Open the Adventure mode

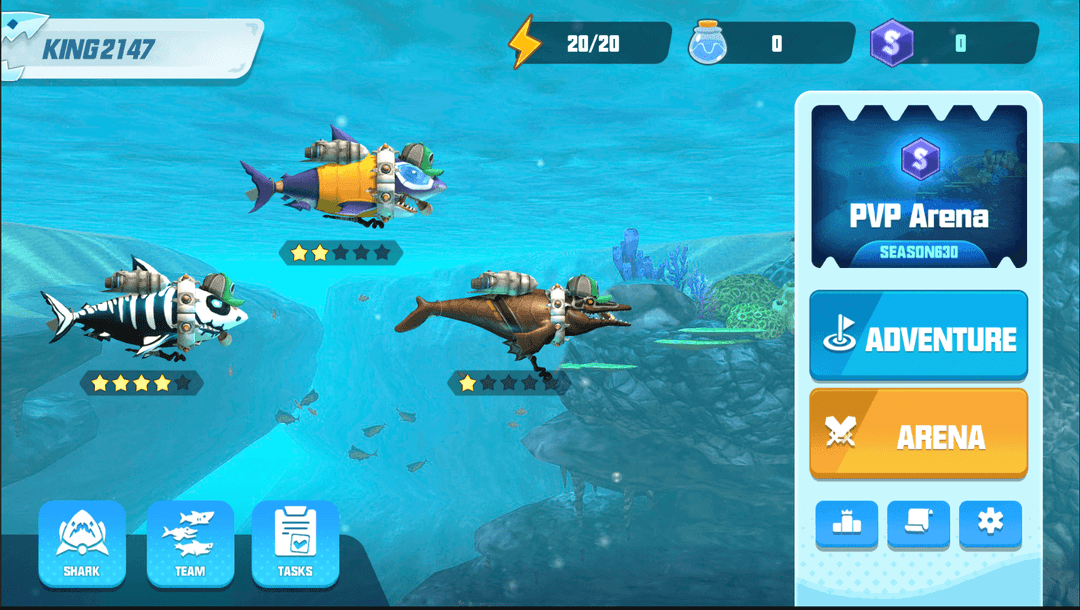(918, 336)
